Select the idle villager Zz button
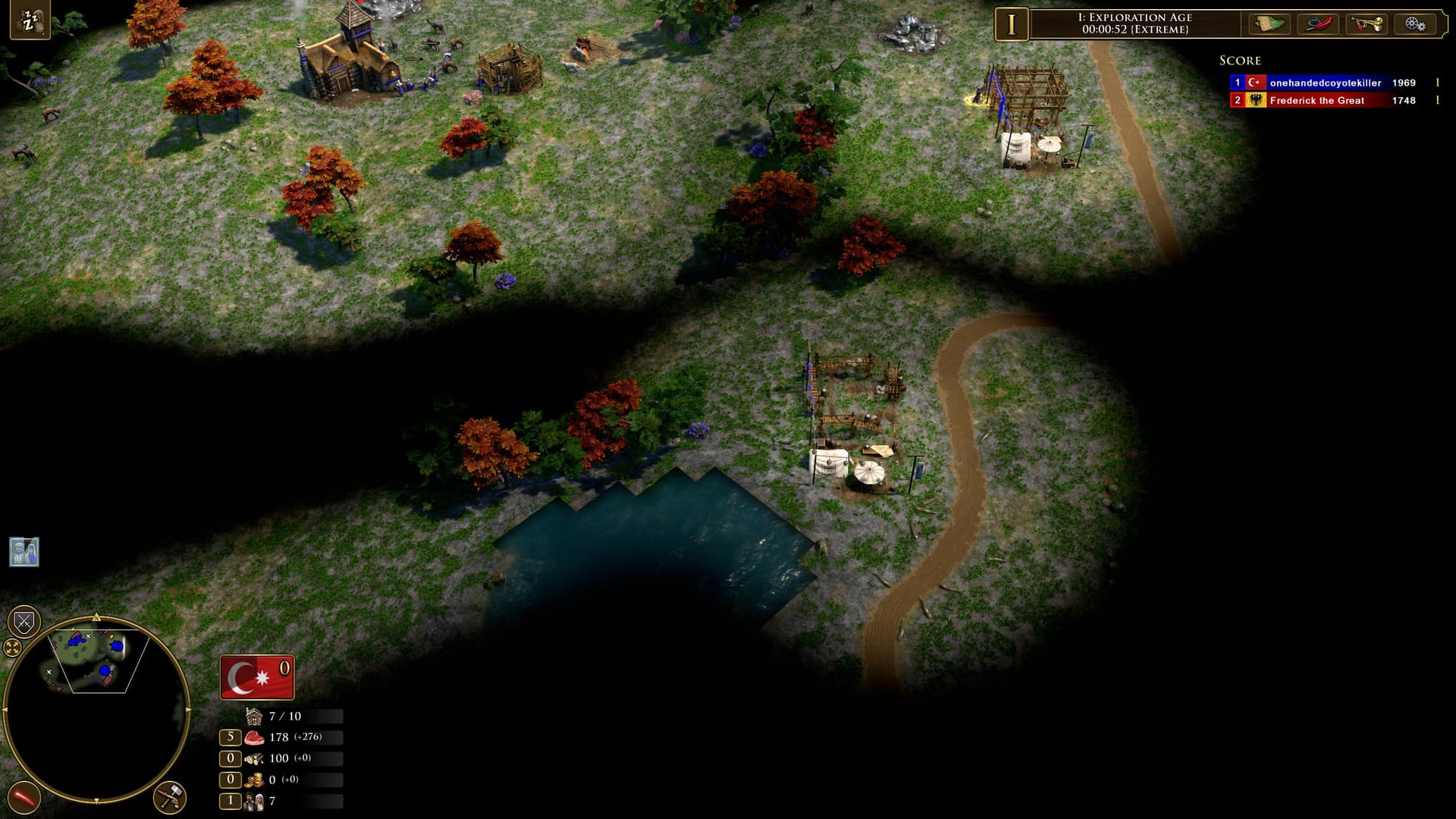1456x819 pixels. click(x=30, y=20)
